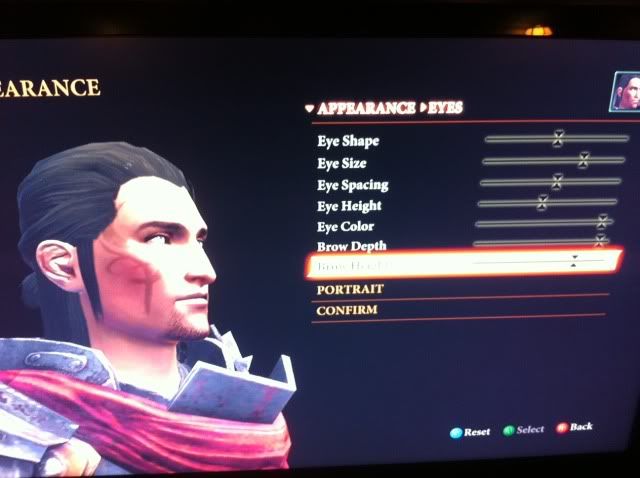This screenshot has width=640, height=478.
Task: Select the Eye Shape option
Action: click(347, 142)
